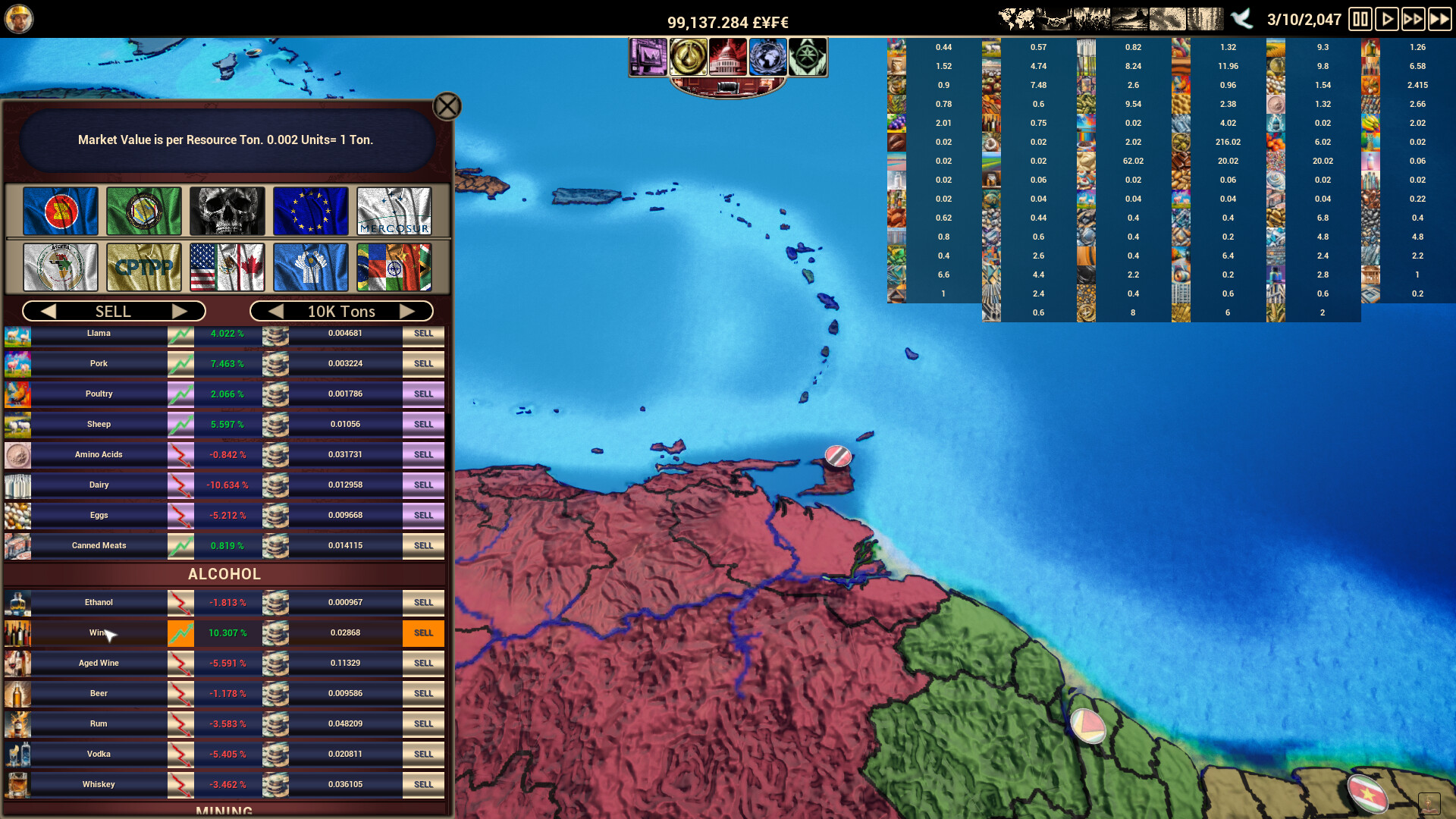Select the skull trade bloc flag
The width and height of the screenshot is (1456, 819).
point(227,212)
